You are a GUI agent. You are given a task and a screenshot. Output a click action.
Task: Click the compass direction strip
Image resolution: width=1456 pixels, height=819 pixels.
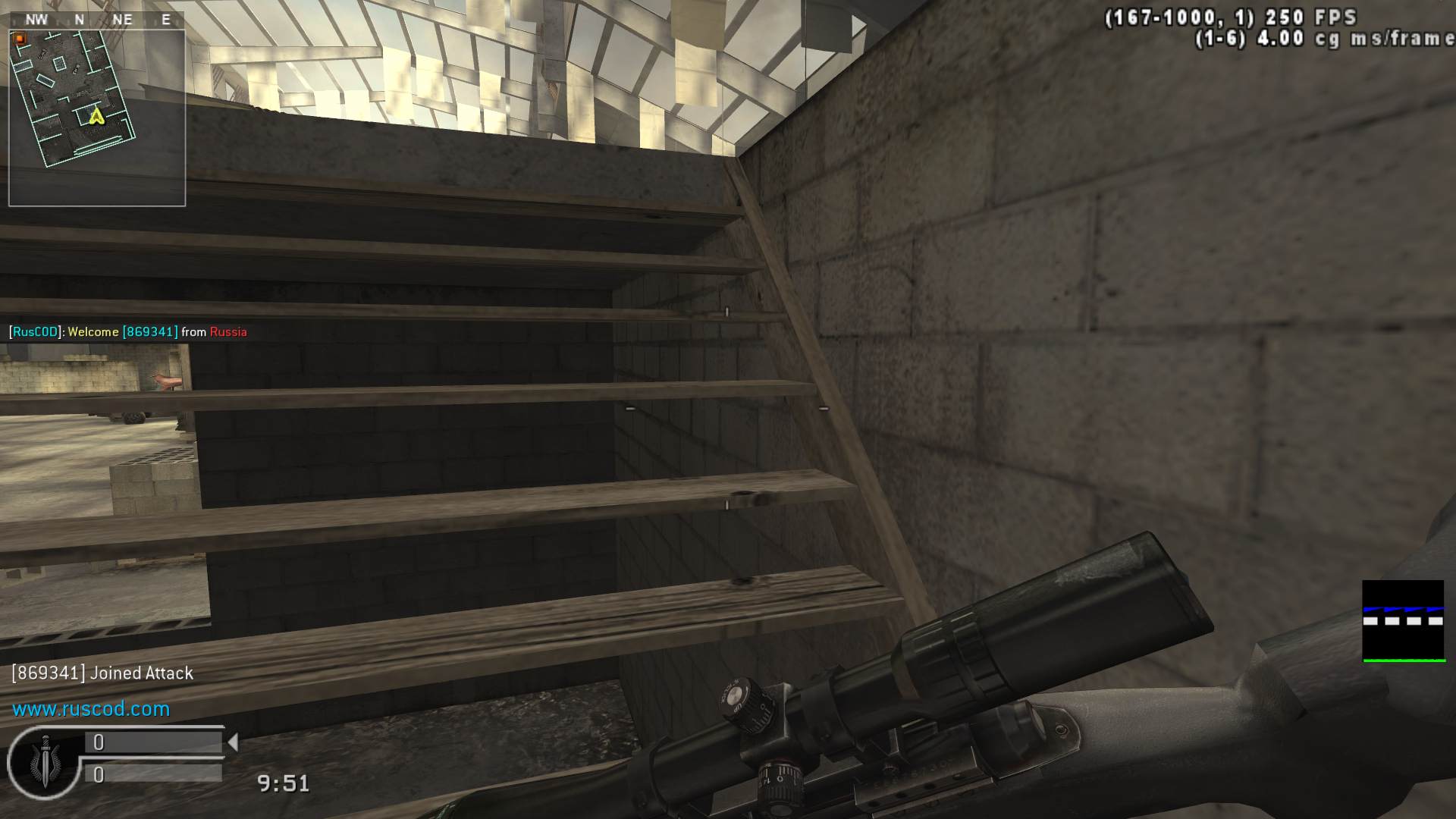click(x=97, y=20)
